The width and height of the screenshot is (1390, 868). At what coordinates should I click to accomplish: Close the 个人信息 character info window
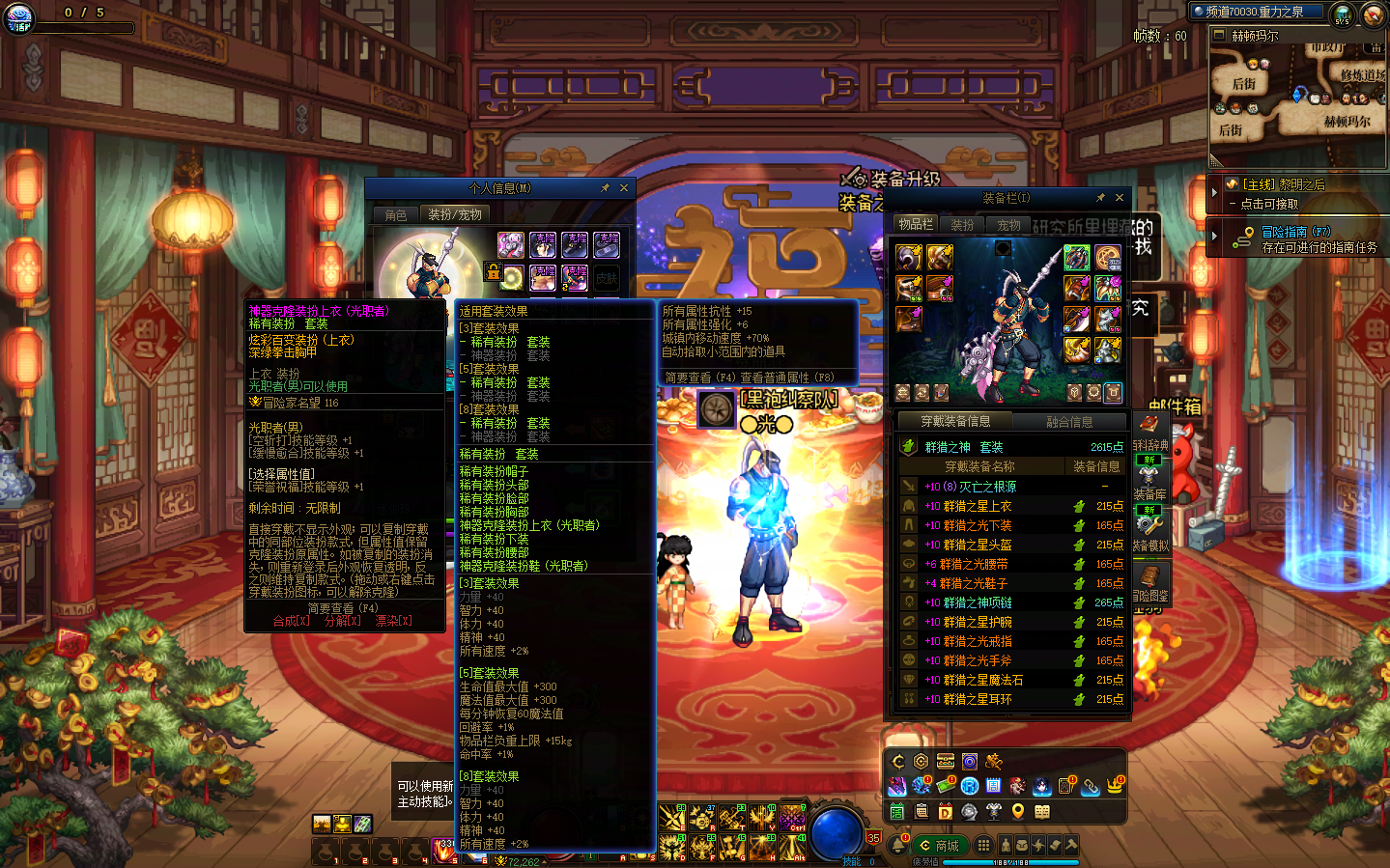pyautogui.click(x=624, y=188)
